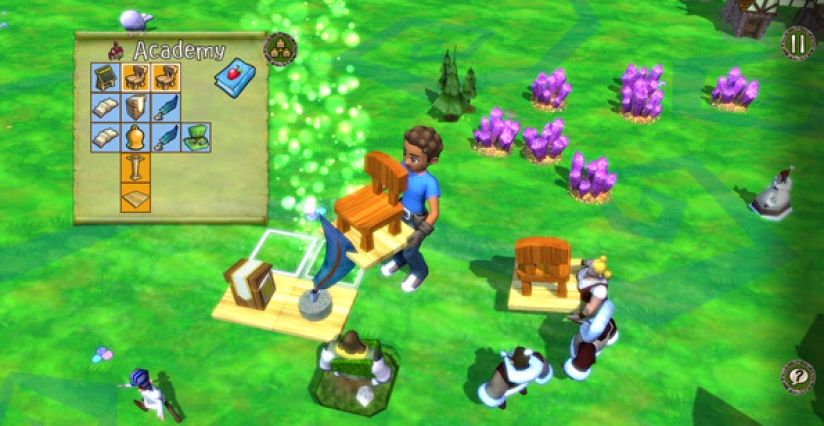Choose the blackboard tile in Academy panel
The width and height of the screenshot is (824, 426).
pyautogui.click(x=105, y=78)
